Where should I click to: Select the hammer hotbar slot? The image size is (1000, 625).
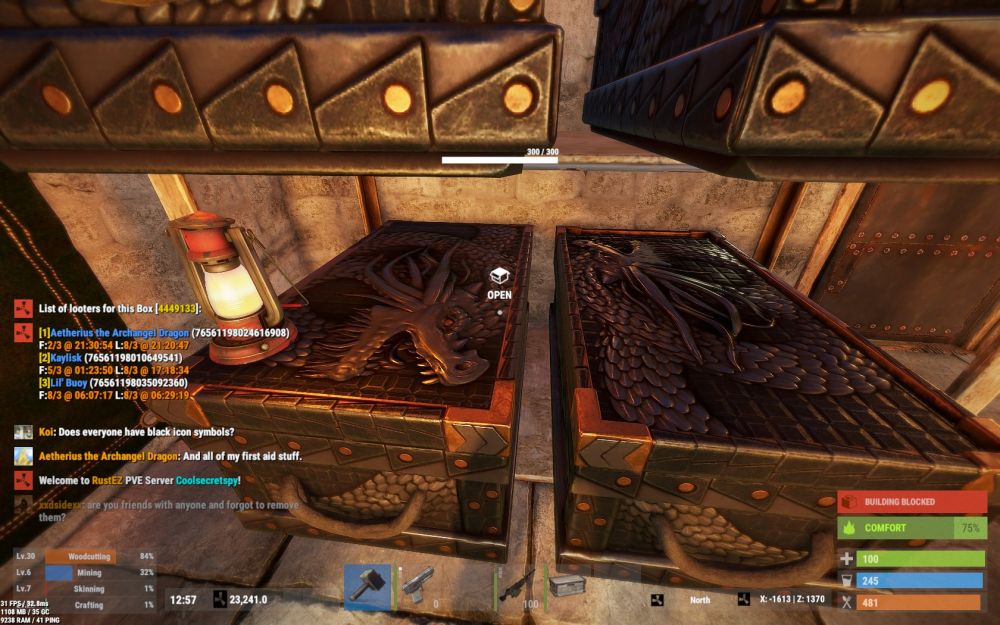coord(367,587)
